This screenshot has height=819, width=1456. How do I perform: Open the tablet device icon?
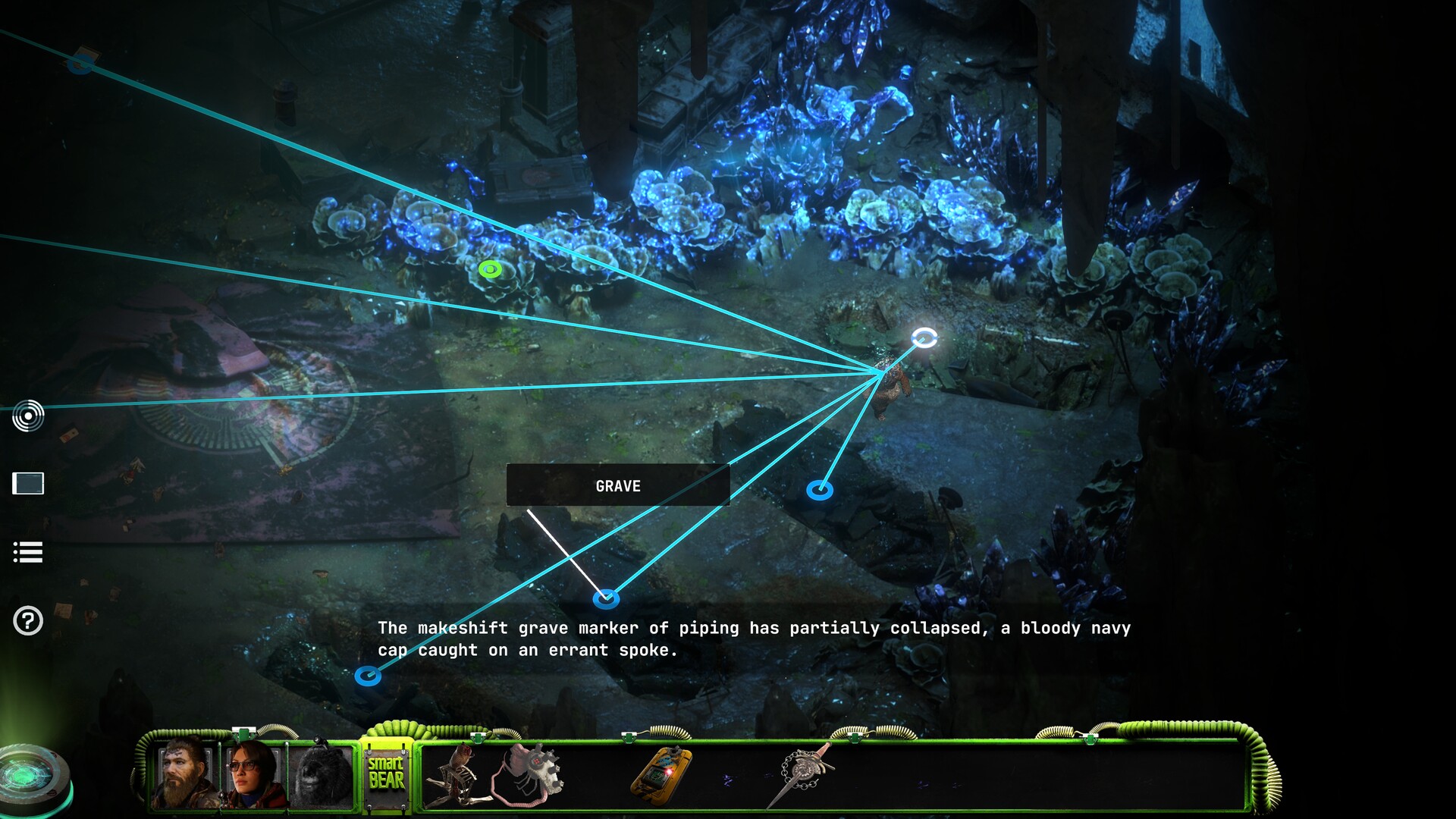tap(28, 483)
